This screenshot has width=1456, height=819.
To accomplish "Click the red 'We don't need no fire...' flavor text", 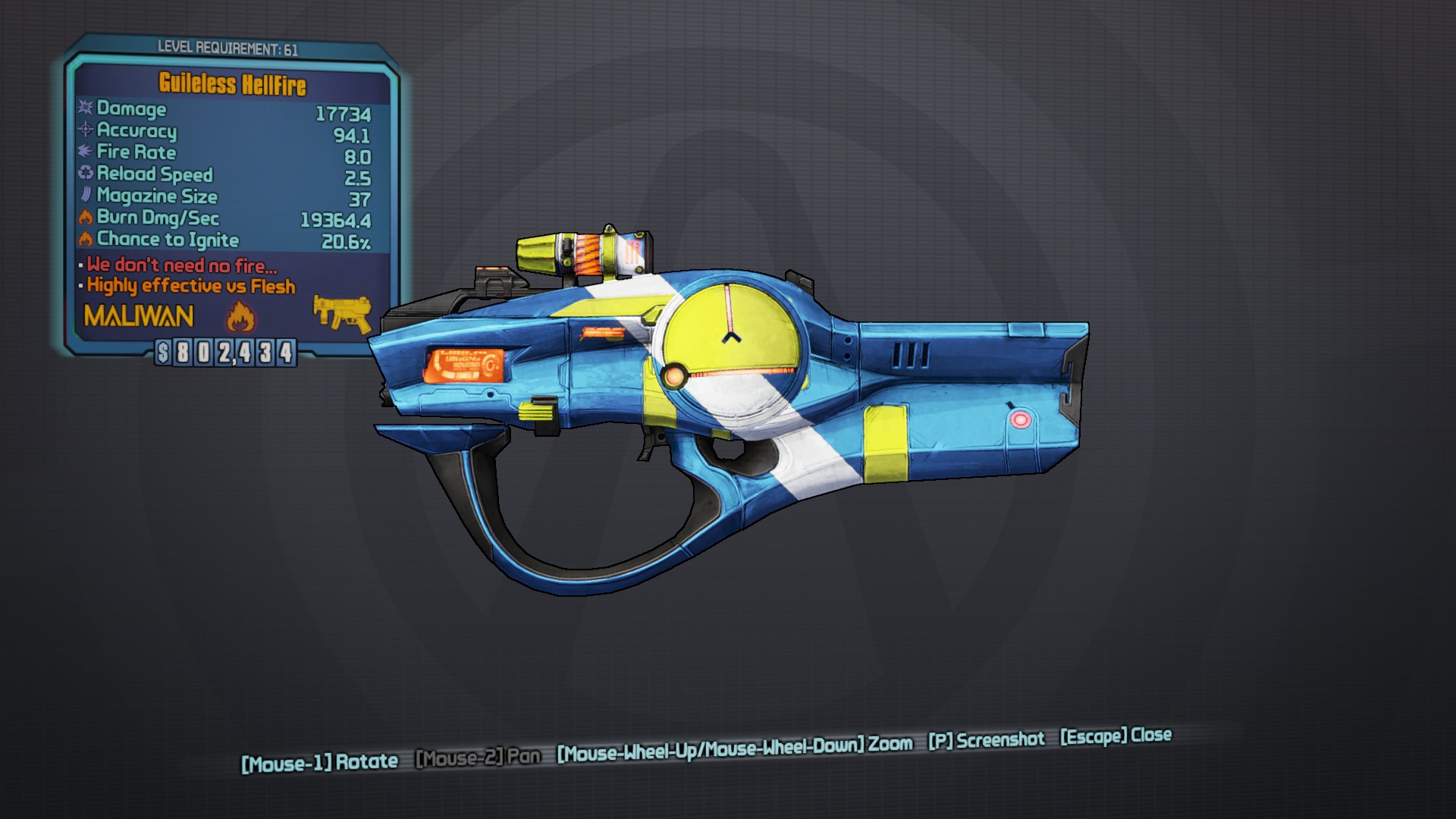I will pos(182,265).
